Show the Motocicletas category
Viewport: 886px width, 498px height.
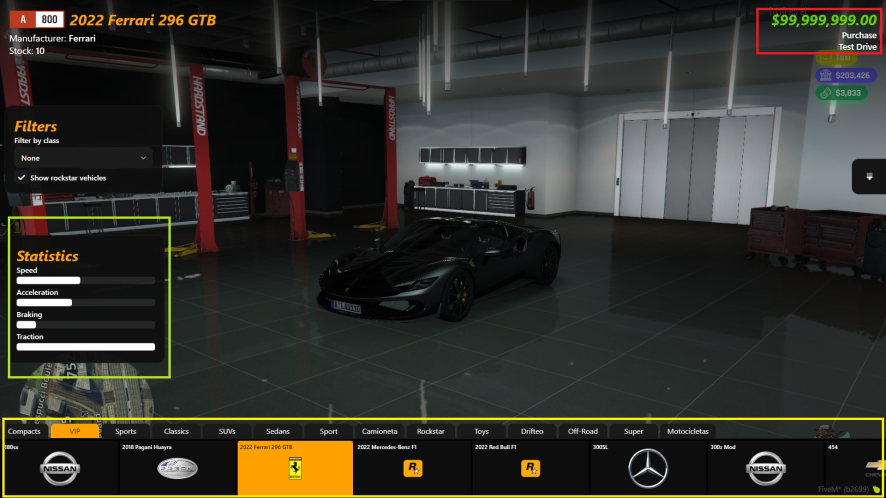click(686, 431)
